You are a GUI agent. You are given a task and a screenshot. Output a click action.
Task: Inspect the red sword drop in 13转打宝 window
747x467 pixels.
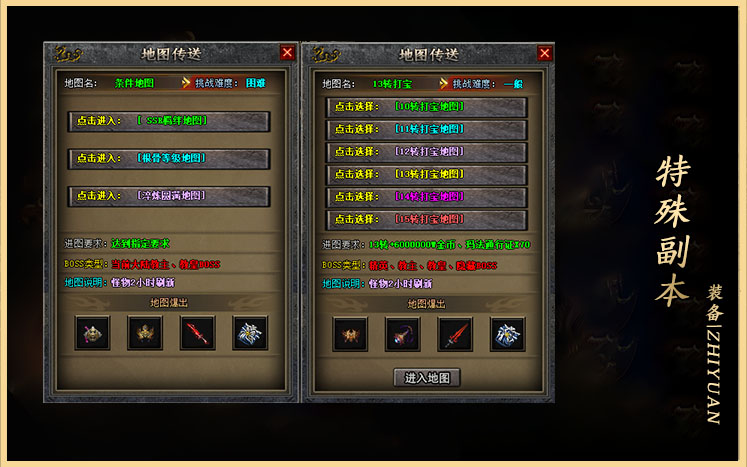coord(455,334)
